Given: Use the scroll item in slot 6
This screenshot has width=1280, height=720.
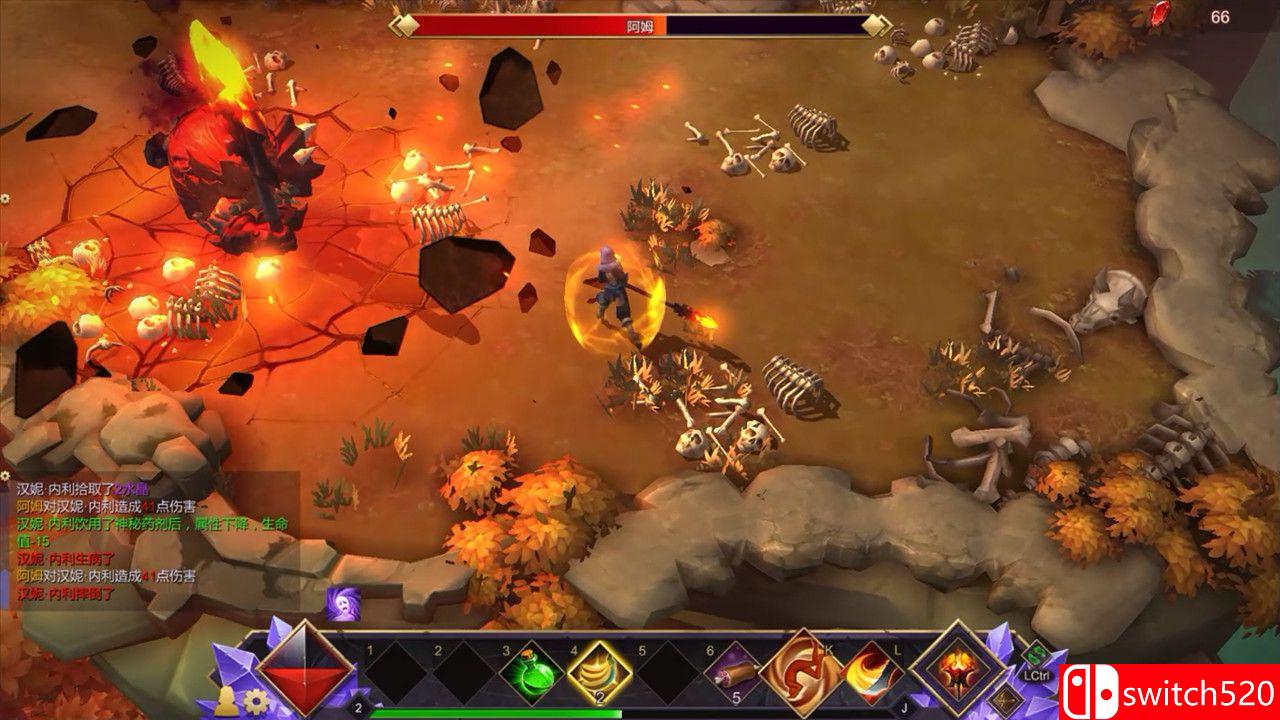Looking at the screenshot, I should pos(737,673).
